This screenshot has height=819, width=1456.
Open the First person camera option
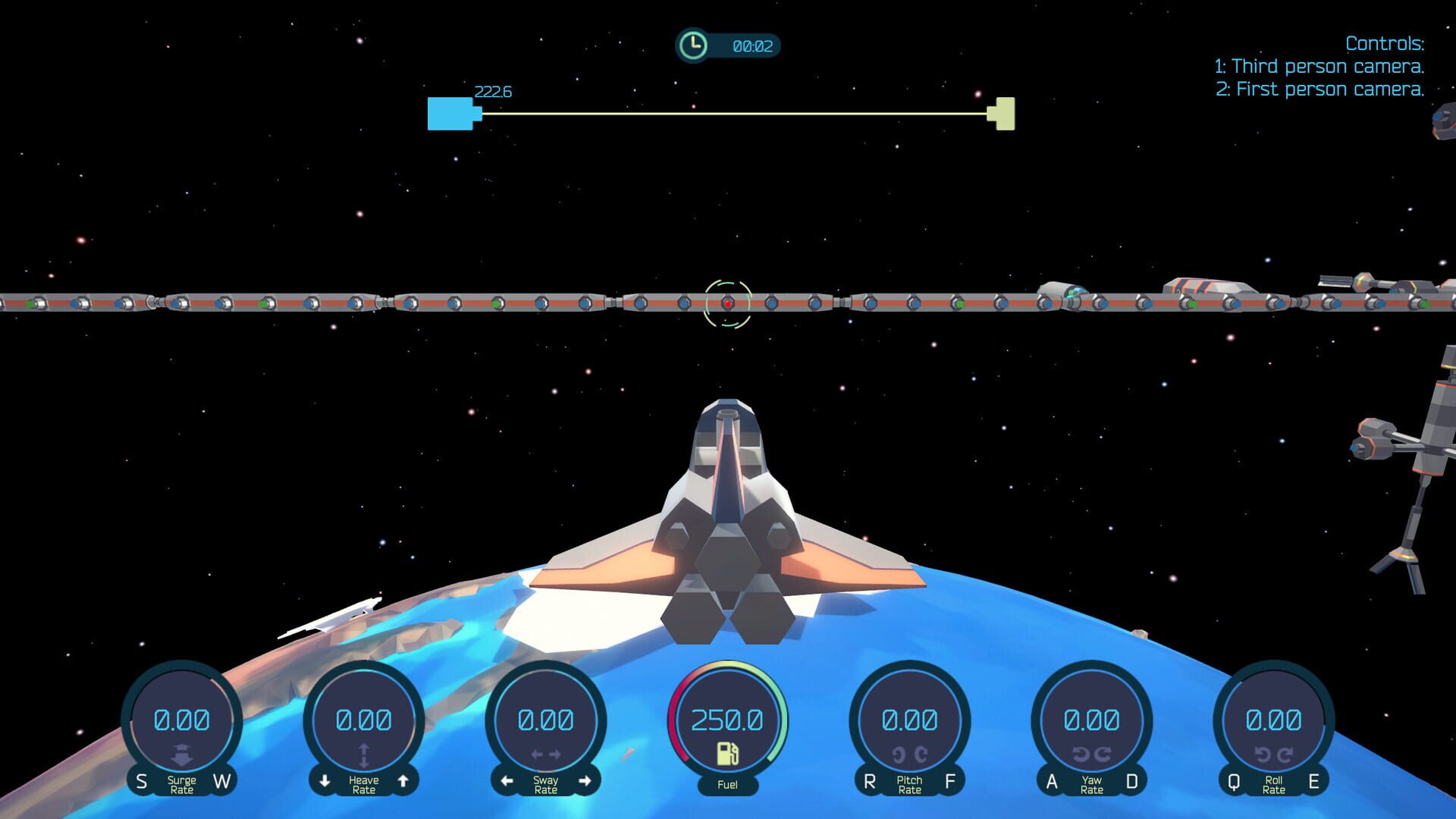coord(1322,89)
